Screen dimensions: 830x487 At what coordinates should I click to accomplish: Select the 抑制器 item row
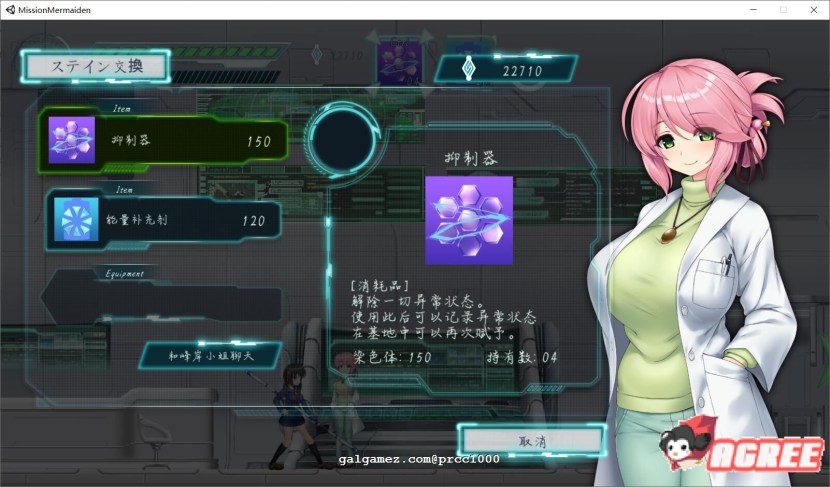pyautogui.click(x=165, y=141)
